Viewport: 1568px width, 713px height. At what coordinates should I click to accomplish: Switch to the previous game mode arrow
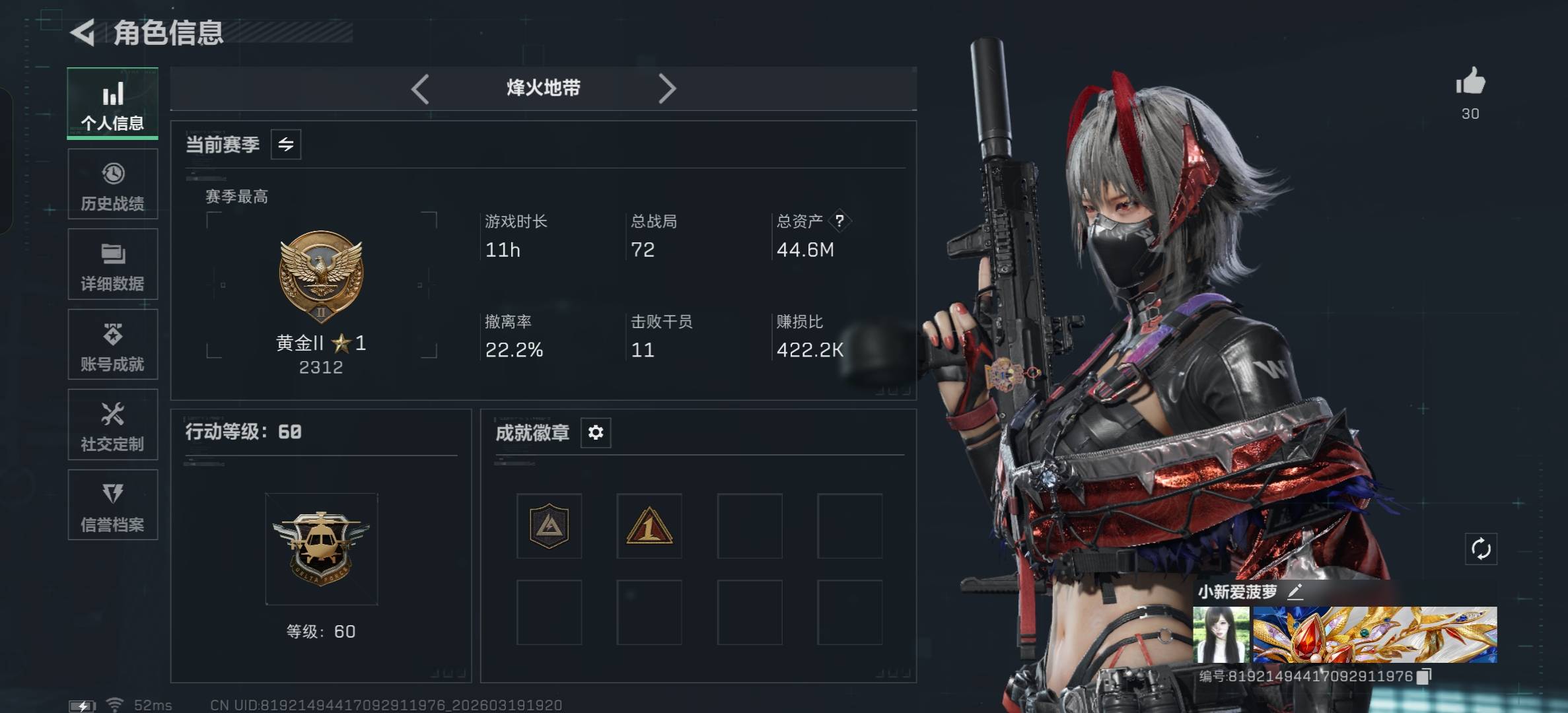click(420, 88)
